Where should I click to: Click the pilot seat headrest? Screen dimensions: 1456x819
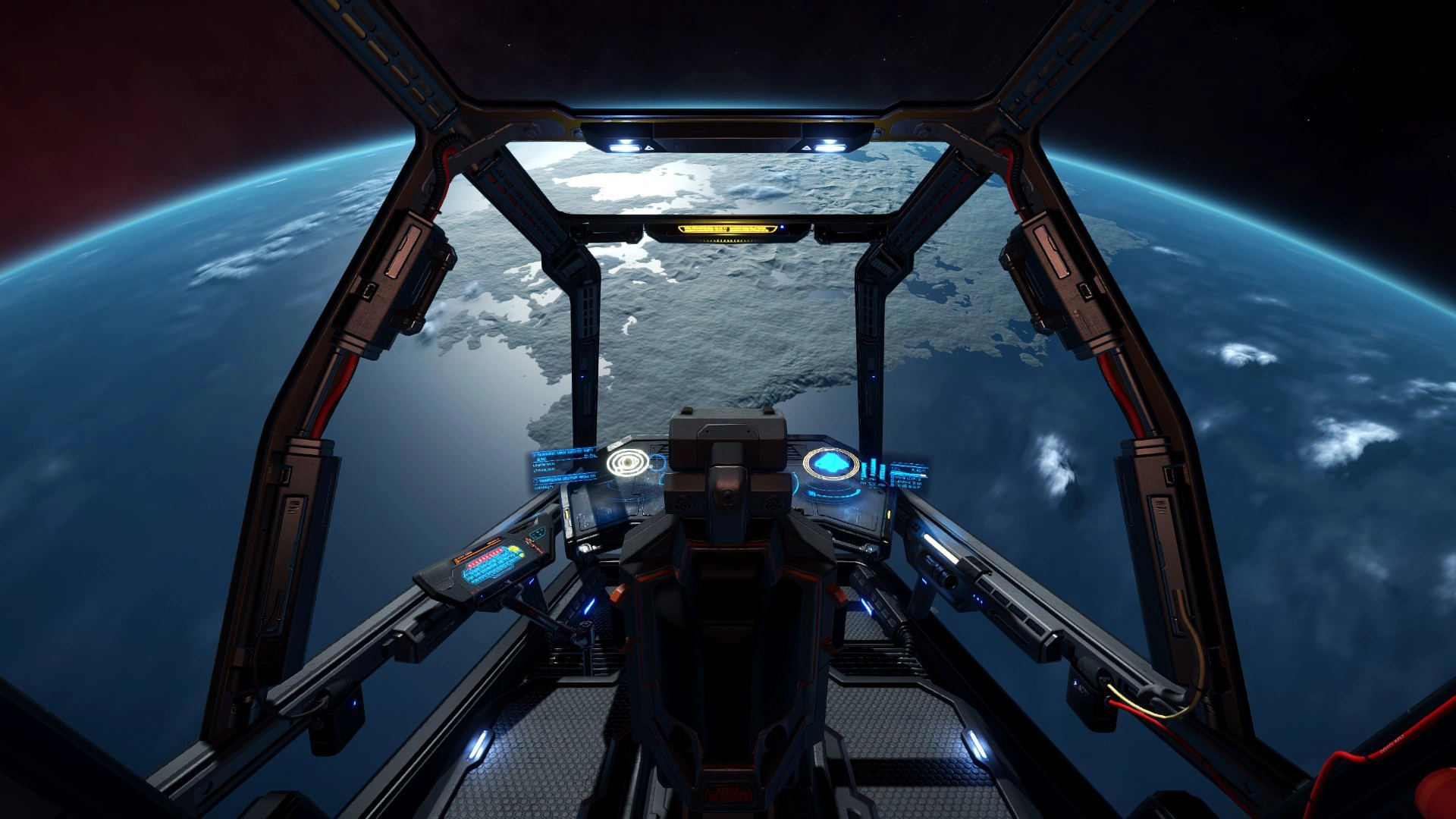click(x=728, y=428)
